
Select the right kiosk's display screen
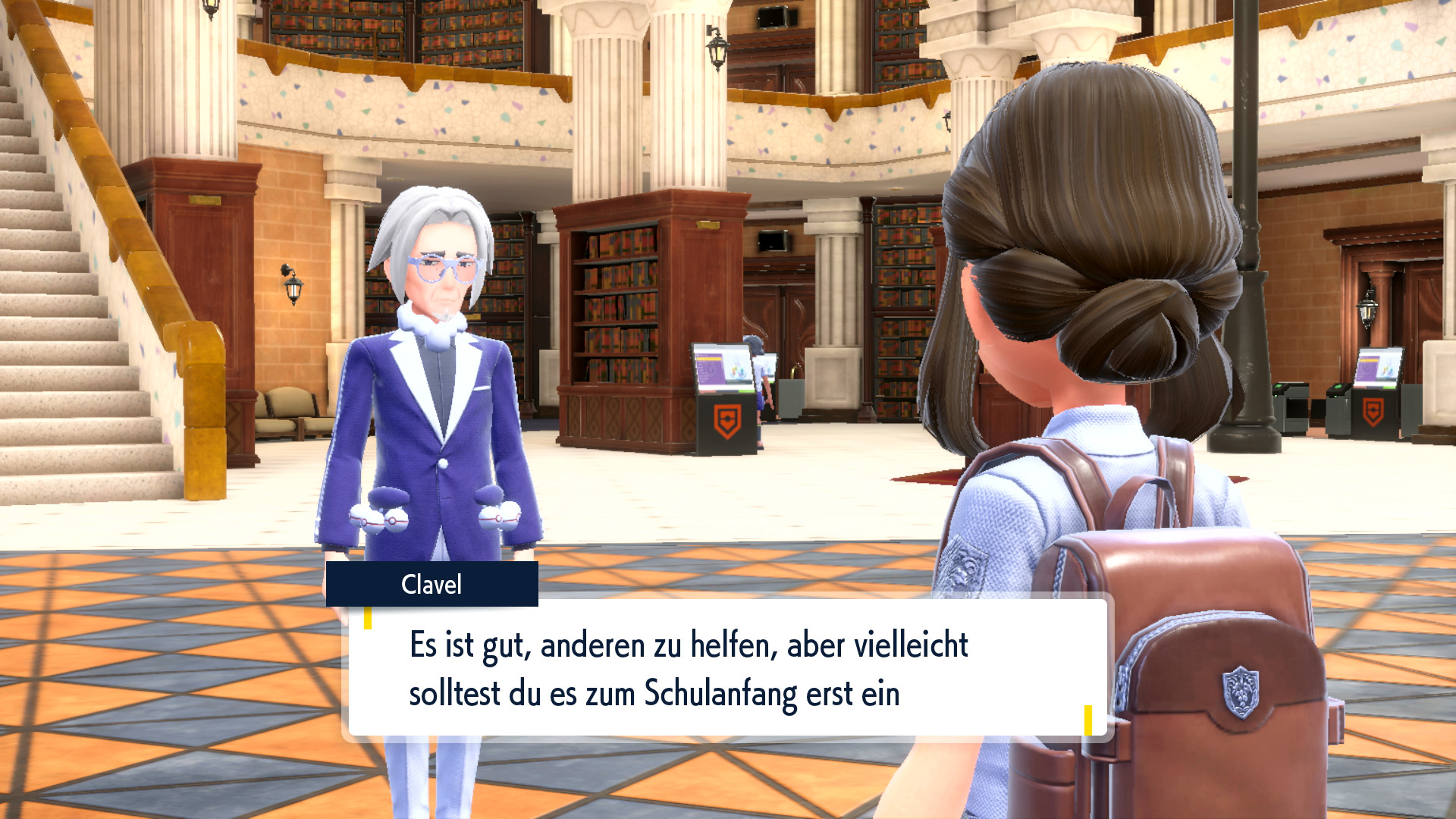click(1378, 368)
